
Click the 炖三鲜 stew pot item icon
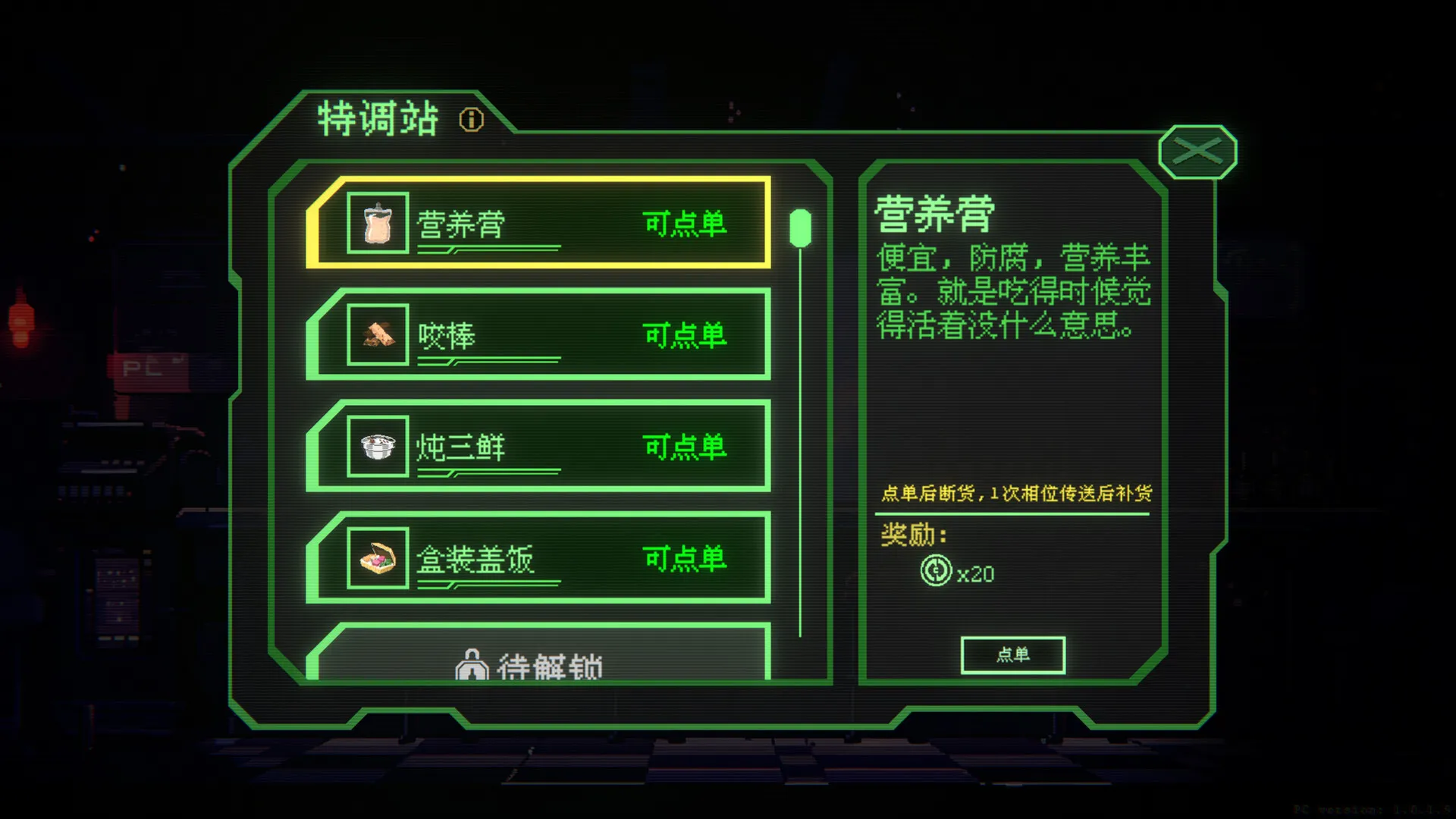click(x=377, y=447)
